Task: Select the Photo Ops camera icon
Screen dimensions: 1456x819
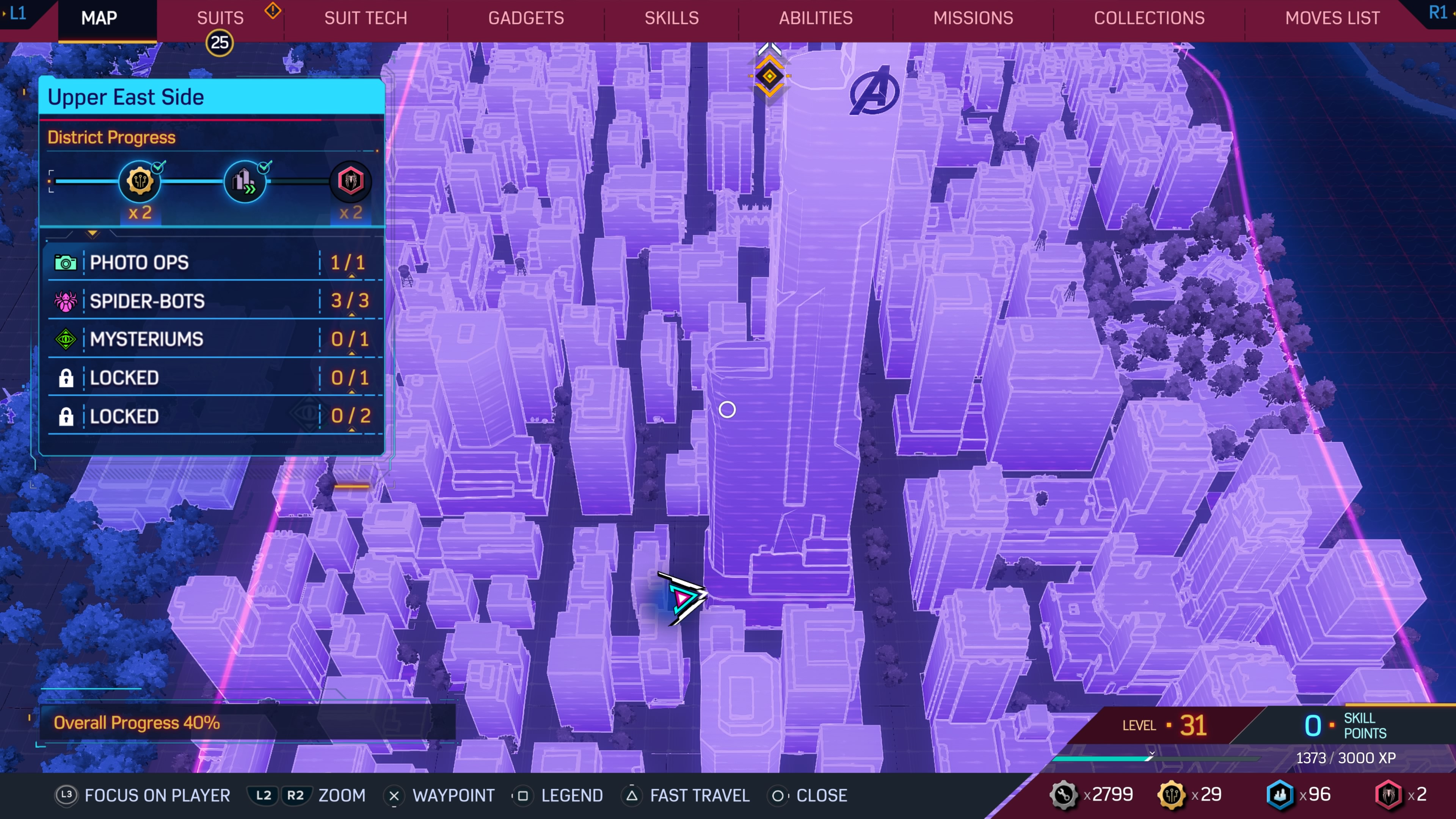Action: (x=66, y=262)
